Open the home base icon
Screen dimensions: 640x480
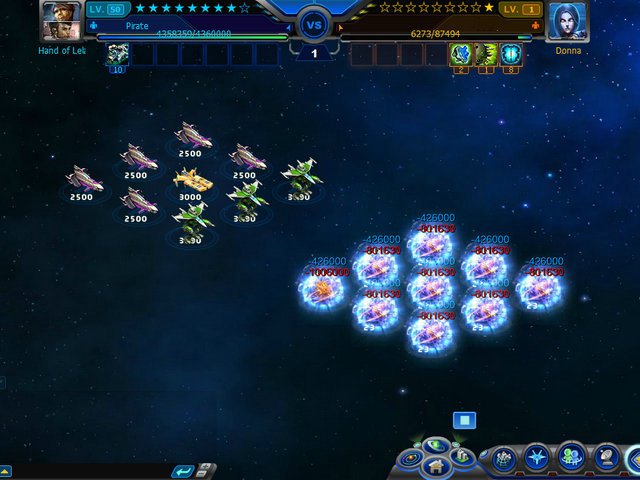click(x=435, y=466)
